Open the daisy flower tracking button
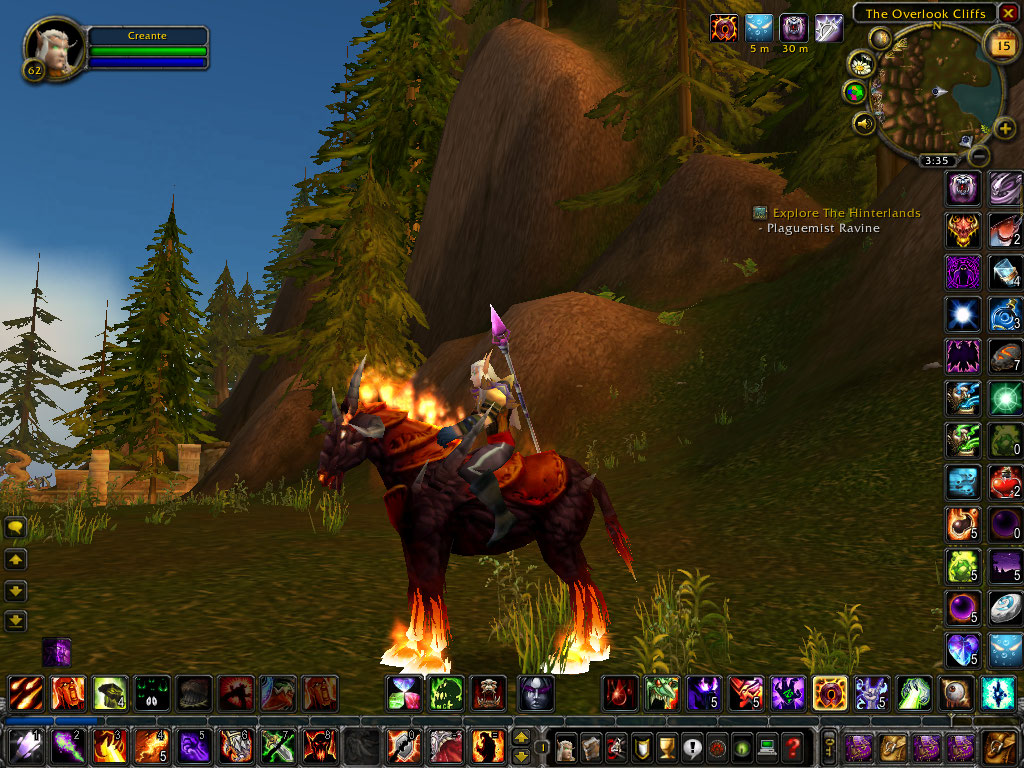 point(860,65)
